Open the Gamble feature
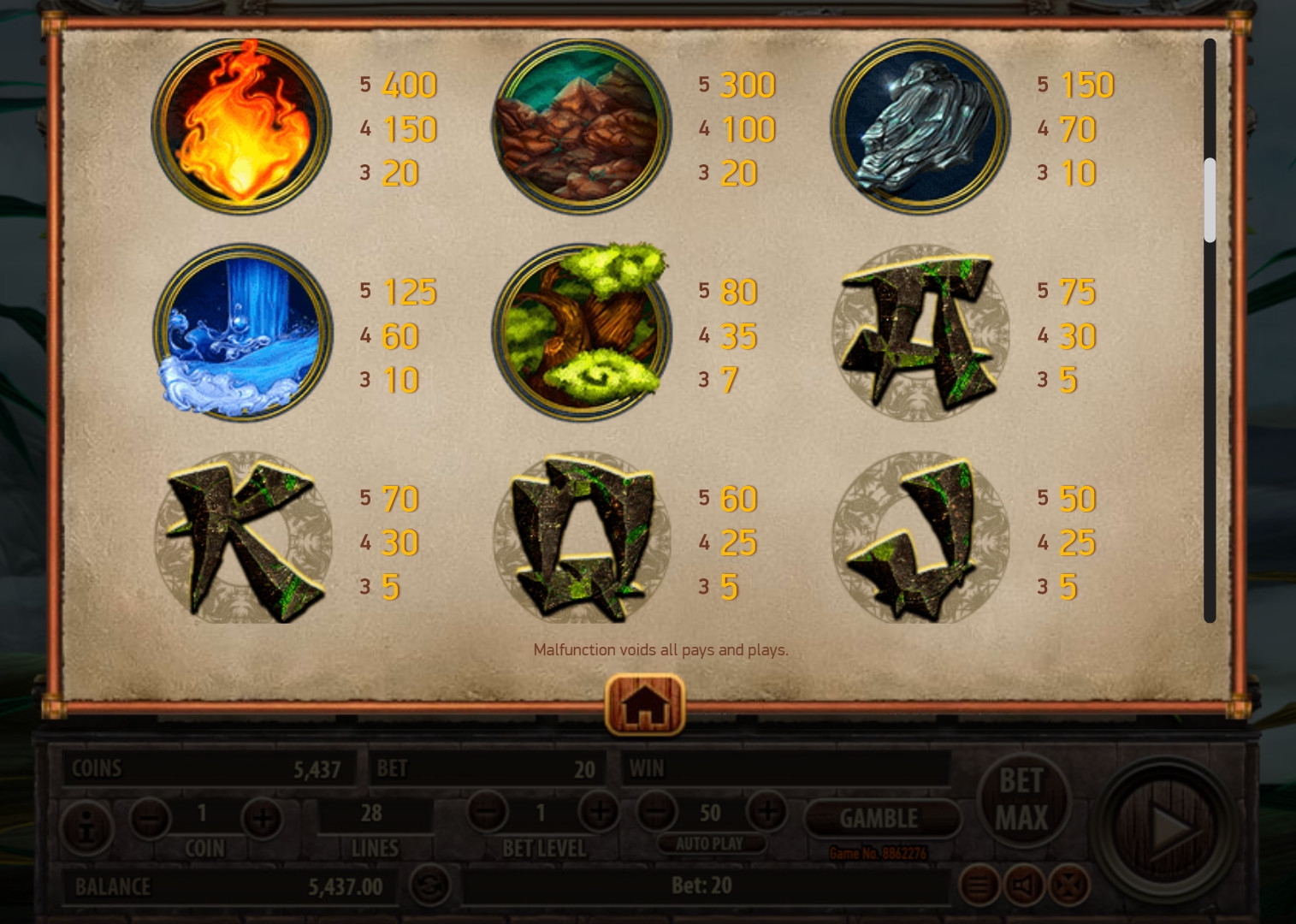The height and width of the screenshot is (924, 1296). [879, 819]
